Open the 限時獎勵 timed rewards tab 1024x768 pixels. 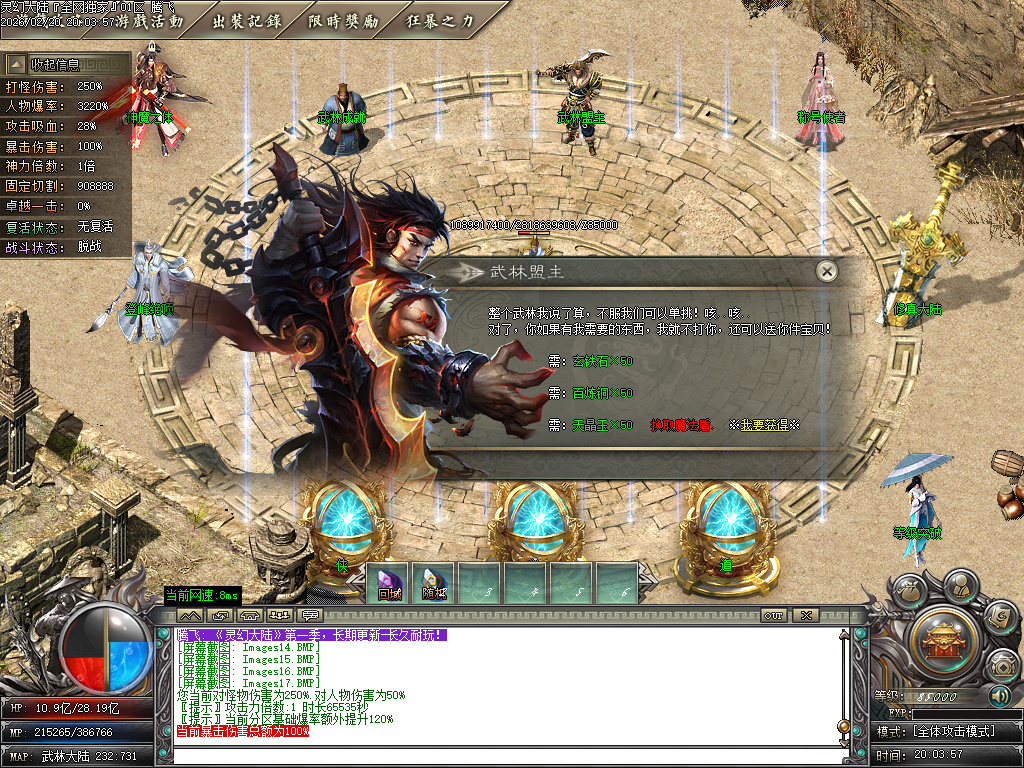pos(344,19)
